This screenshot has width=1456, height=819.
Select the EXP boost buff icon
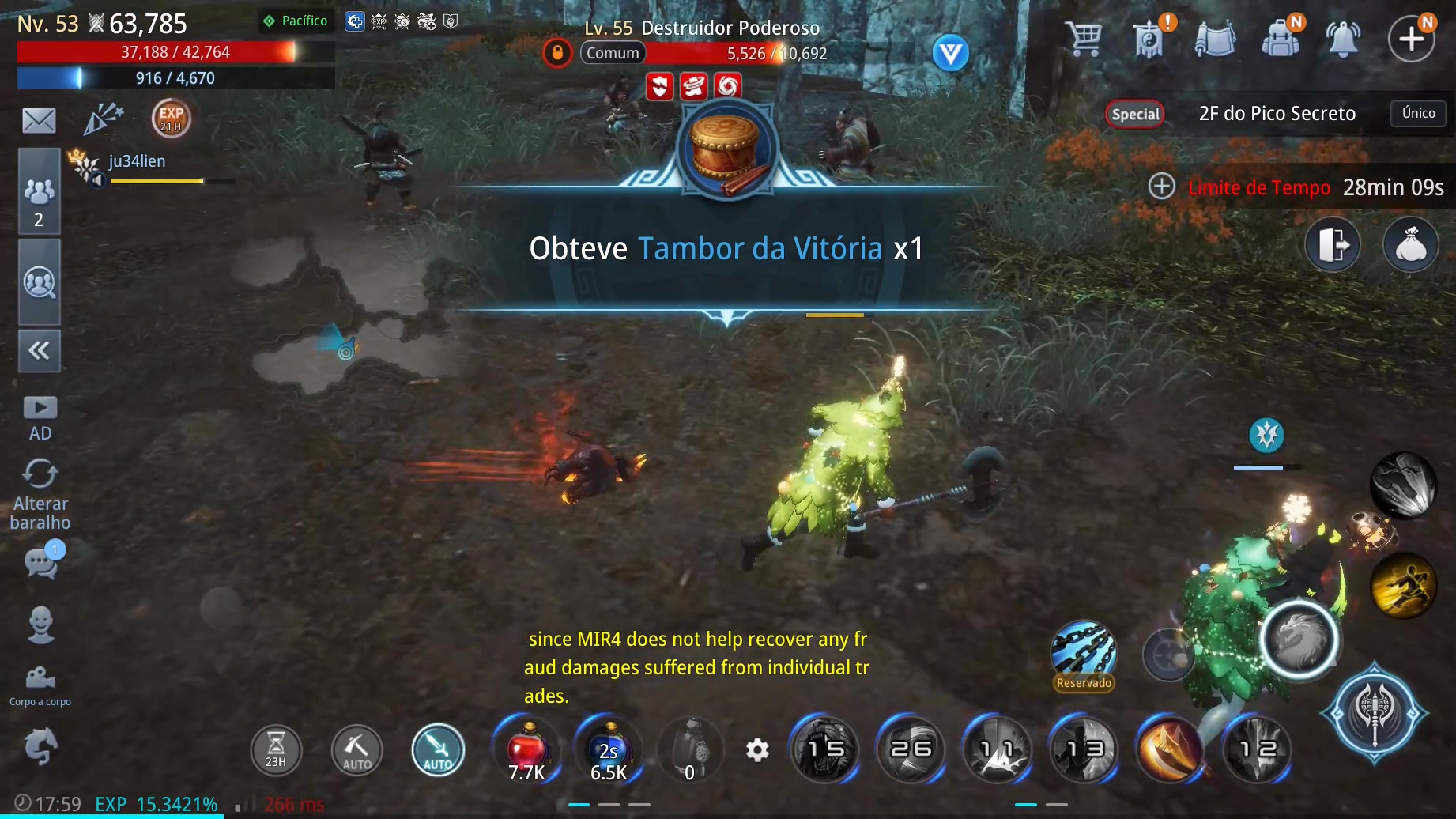pos(171,119)
